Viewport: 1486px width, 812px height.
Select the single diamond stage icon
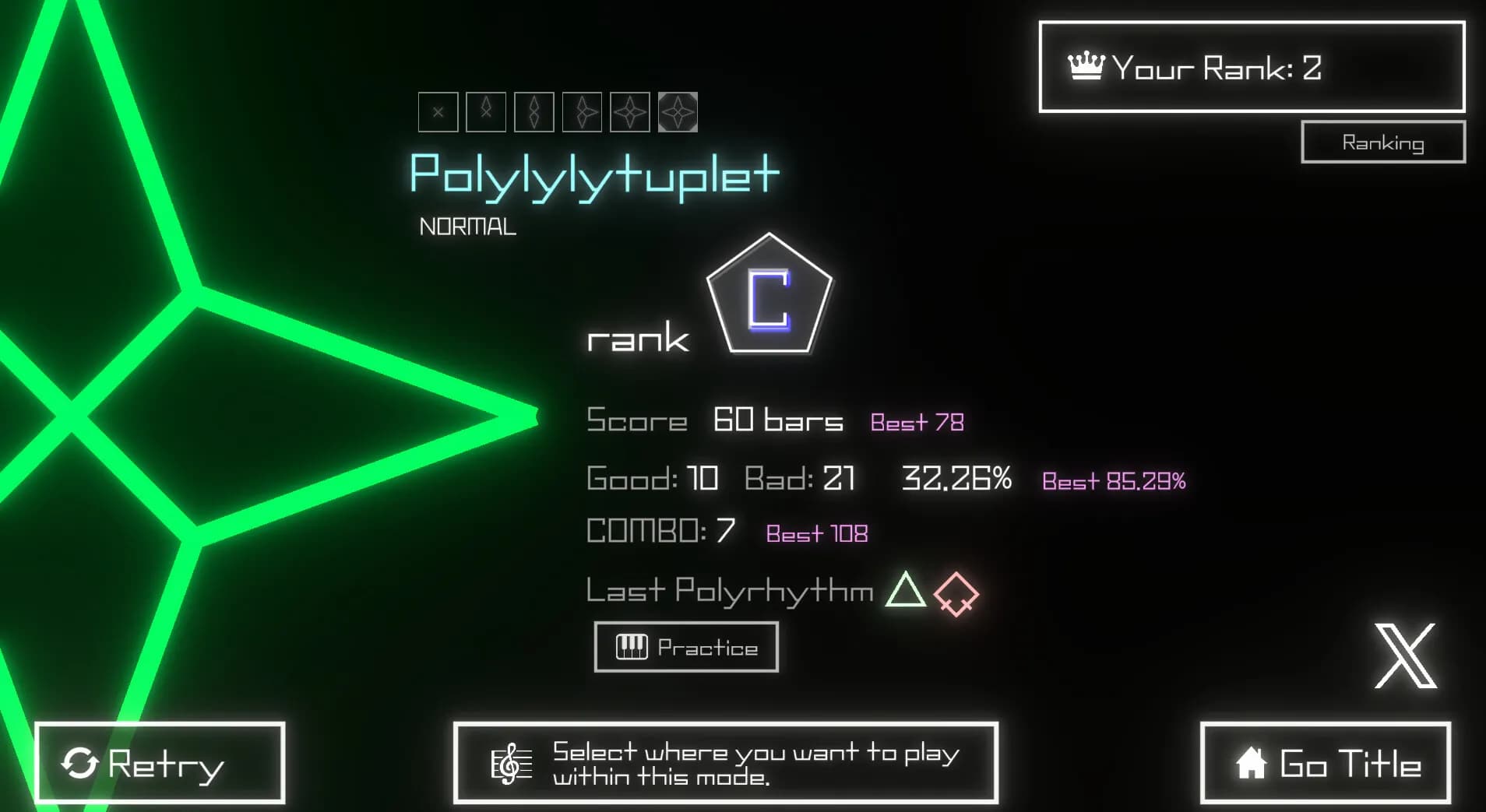pos(486,111)
